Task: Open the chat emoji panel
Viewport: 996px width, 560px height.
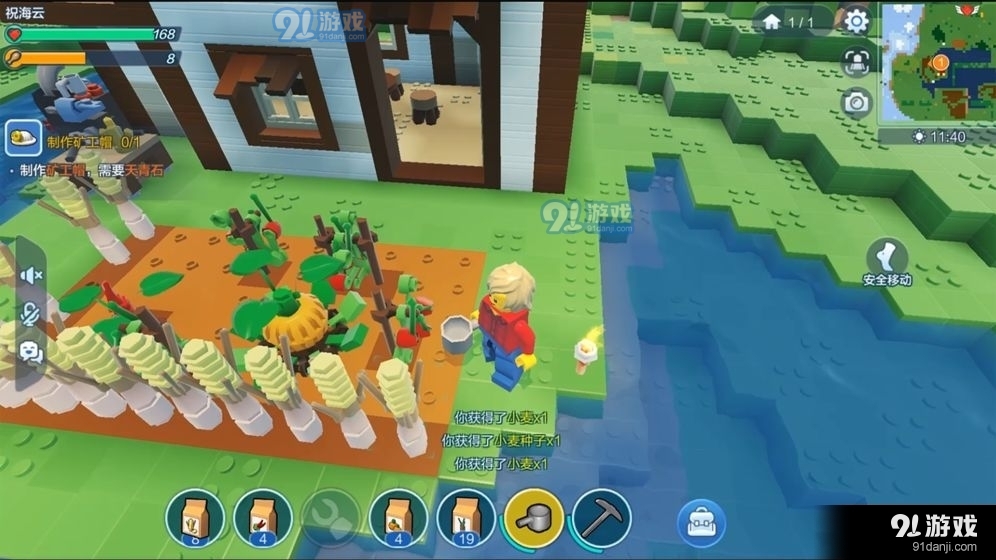Action: coord(31,351)
